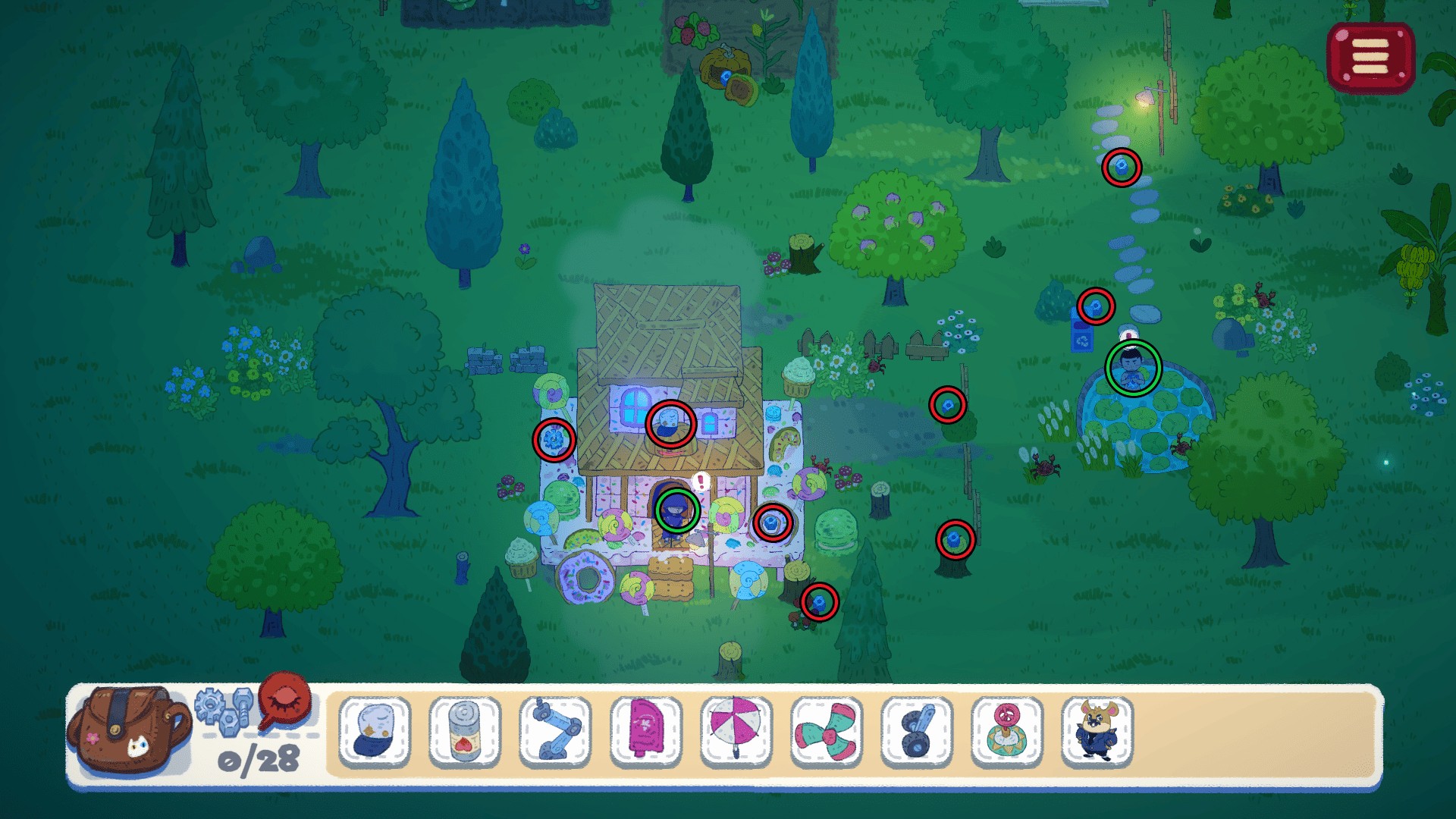Viewport: 1456px width, 819px height.
Task: Choose the blue robot arm item
Action: pyautogui.click(x=556, y=731)
